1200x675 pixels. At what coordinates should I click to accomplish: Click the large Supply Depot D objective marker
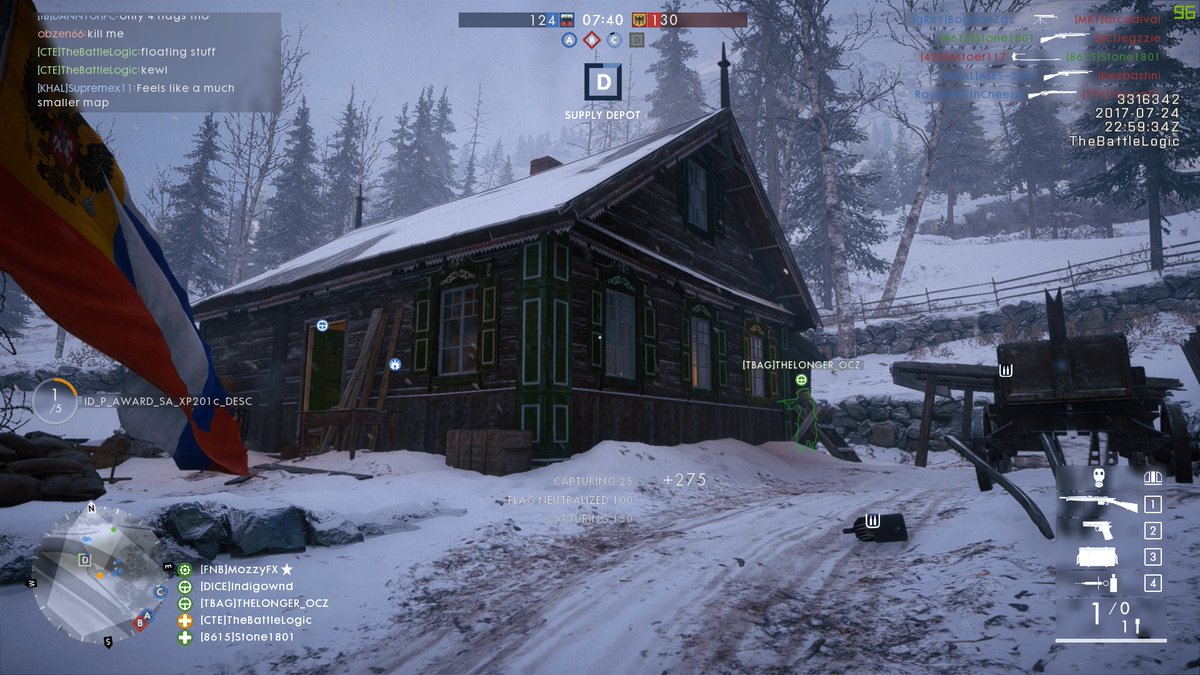tap(602, 82)
